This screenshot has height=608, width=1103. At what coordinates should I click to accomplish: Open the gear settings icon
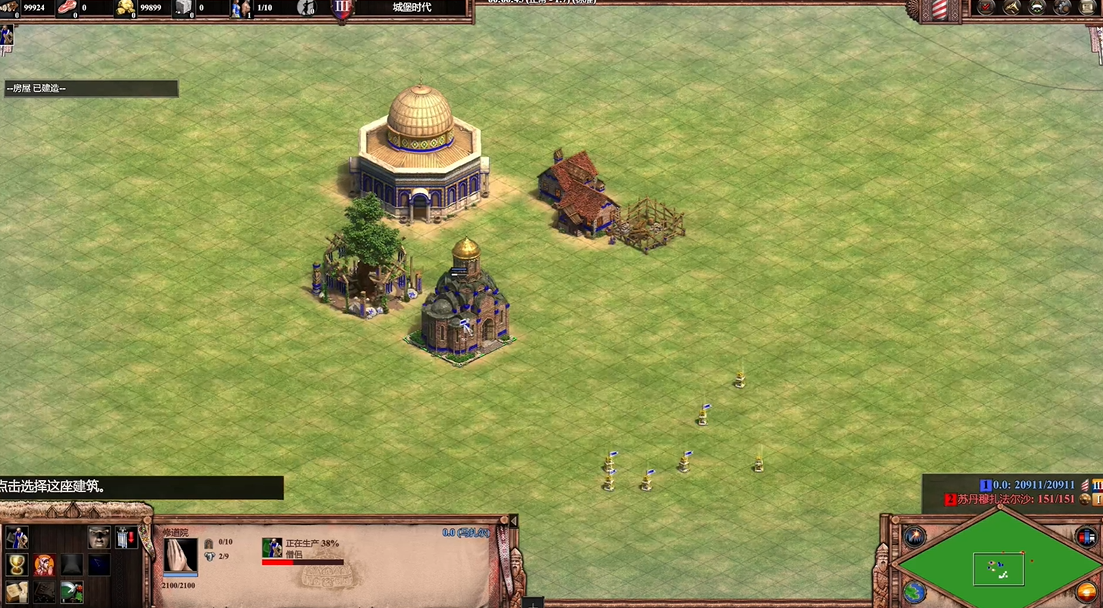(1064, 7)
